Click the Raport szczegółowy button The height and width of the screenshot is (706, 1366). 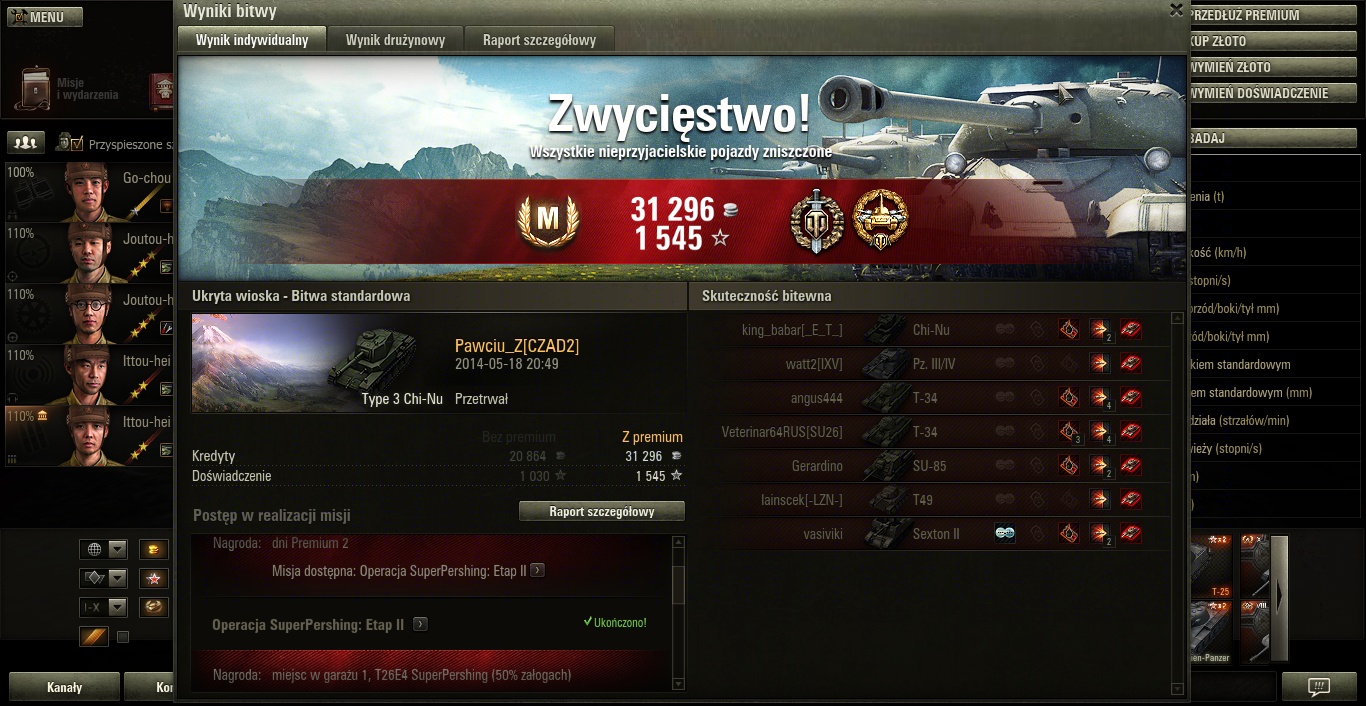tap(601, 511)
